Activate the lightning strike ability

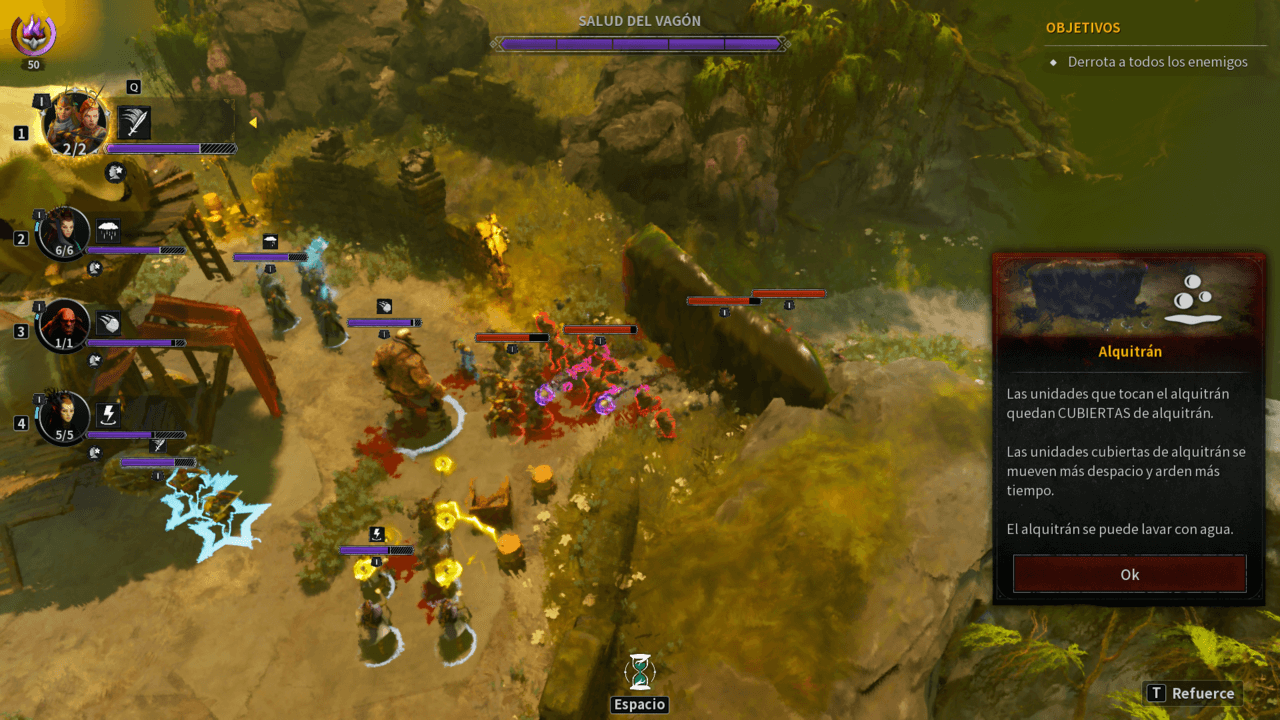pyautogui.click(x=108, y=416)
